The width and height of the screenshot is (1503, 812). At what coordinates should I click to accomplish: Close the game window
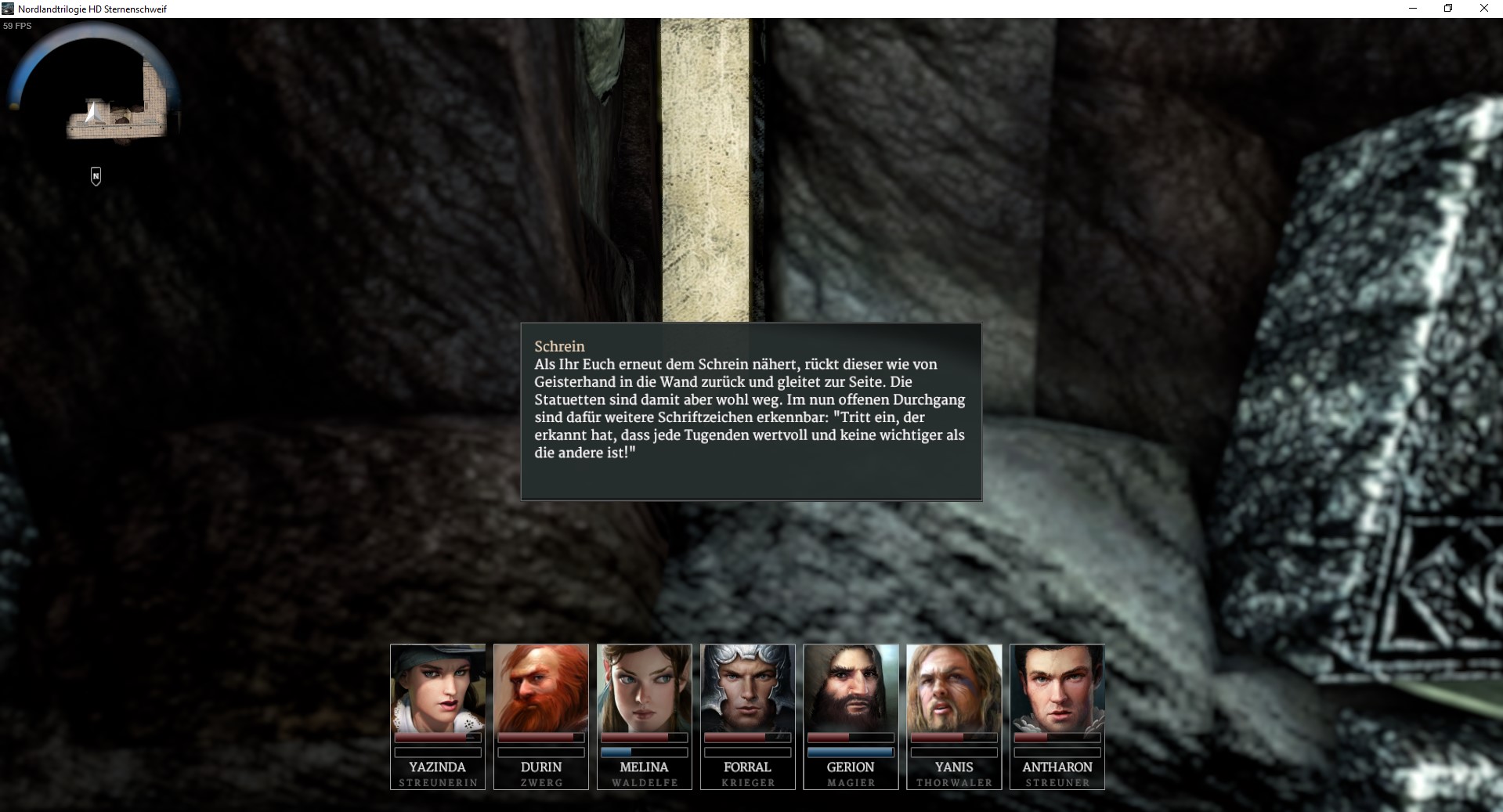point(1483,9)
